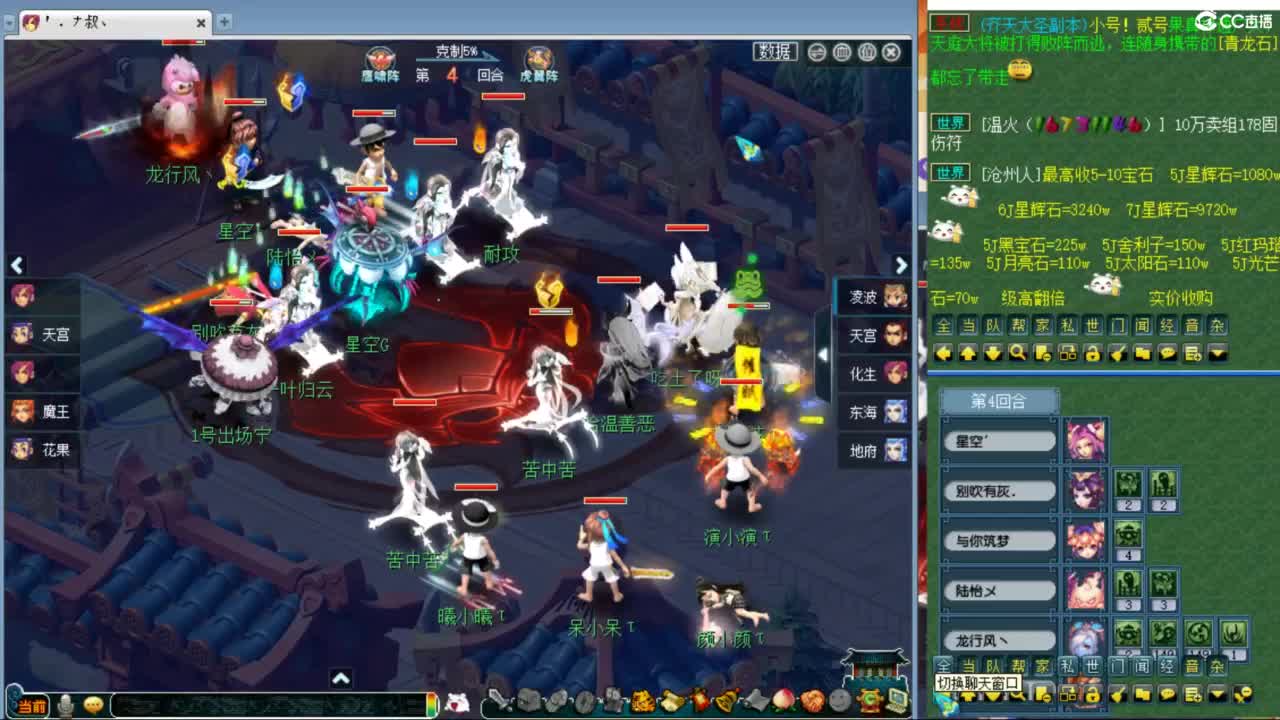Toggle the chat lock icon in the chat toolbar
Screen dimensions: 1280x720
(x=1093, y=352)
